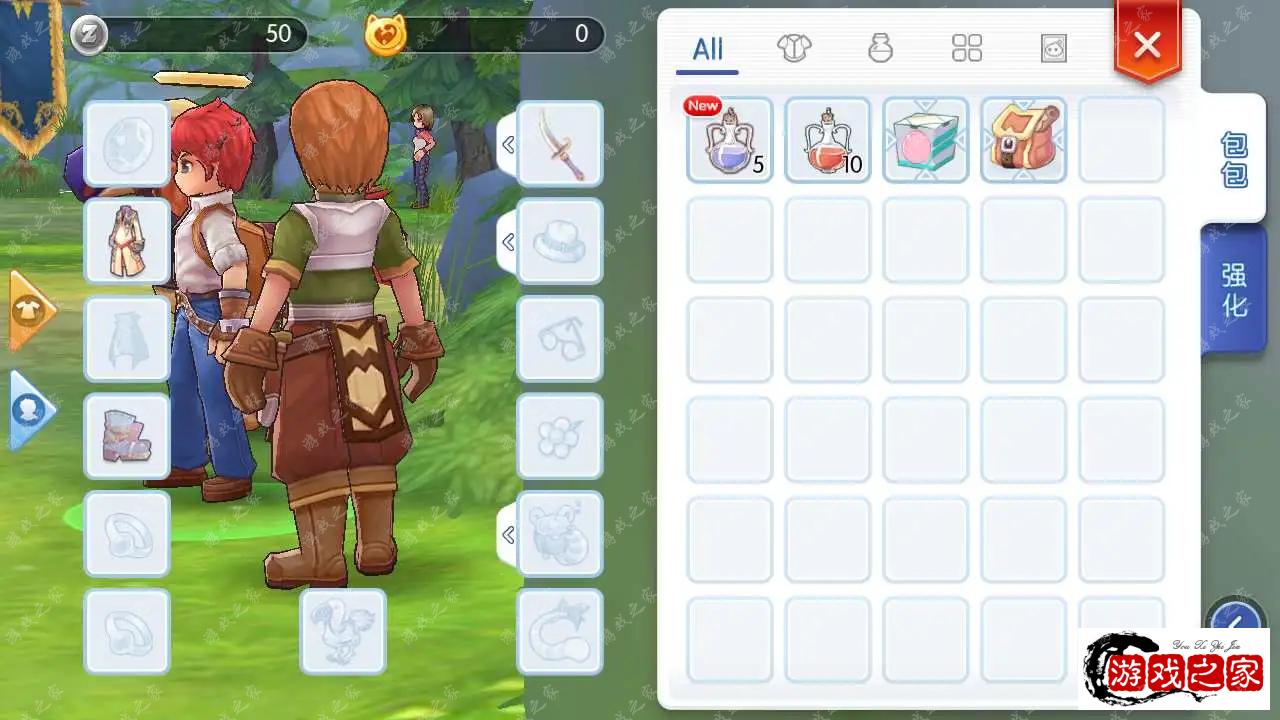The width and height of the screenshot is (1280, 720).
Task: Open the bird mount slot
Action: click(343, 631)
